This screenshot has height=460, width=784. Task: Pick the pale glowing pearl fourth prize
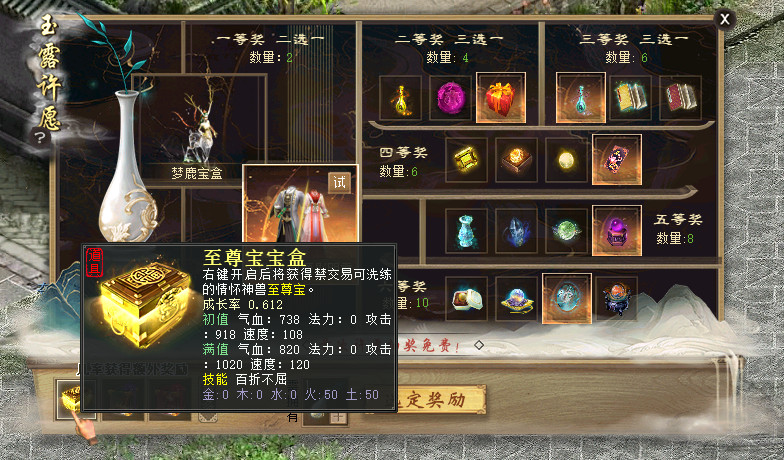tap(566, 160)
